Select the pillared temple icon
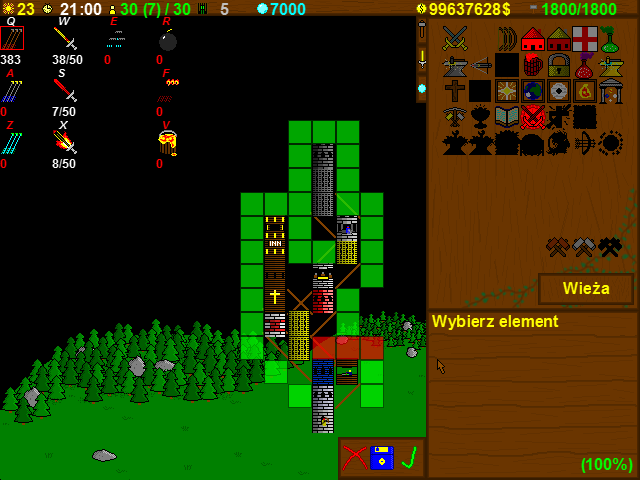This screenshot has height=480, width=640. click(610, 91)
